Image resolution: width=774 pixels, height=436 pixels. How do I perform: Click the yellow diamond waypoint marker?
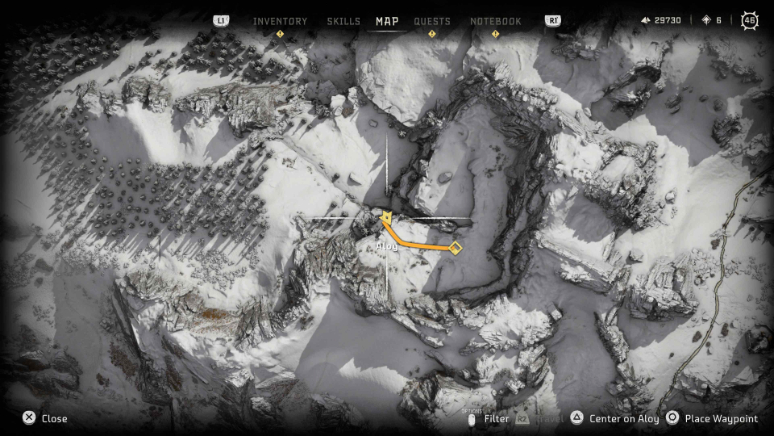point(455,247)
